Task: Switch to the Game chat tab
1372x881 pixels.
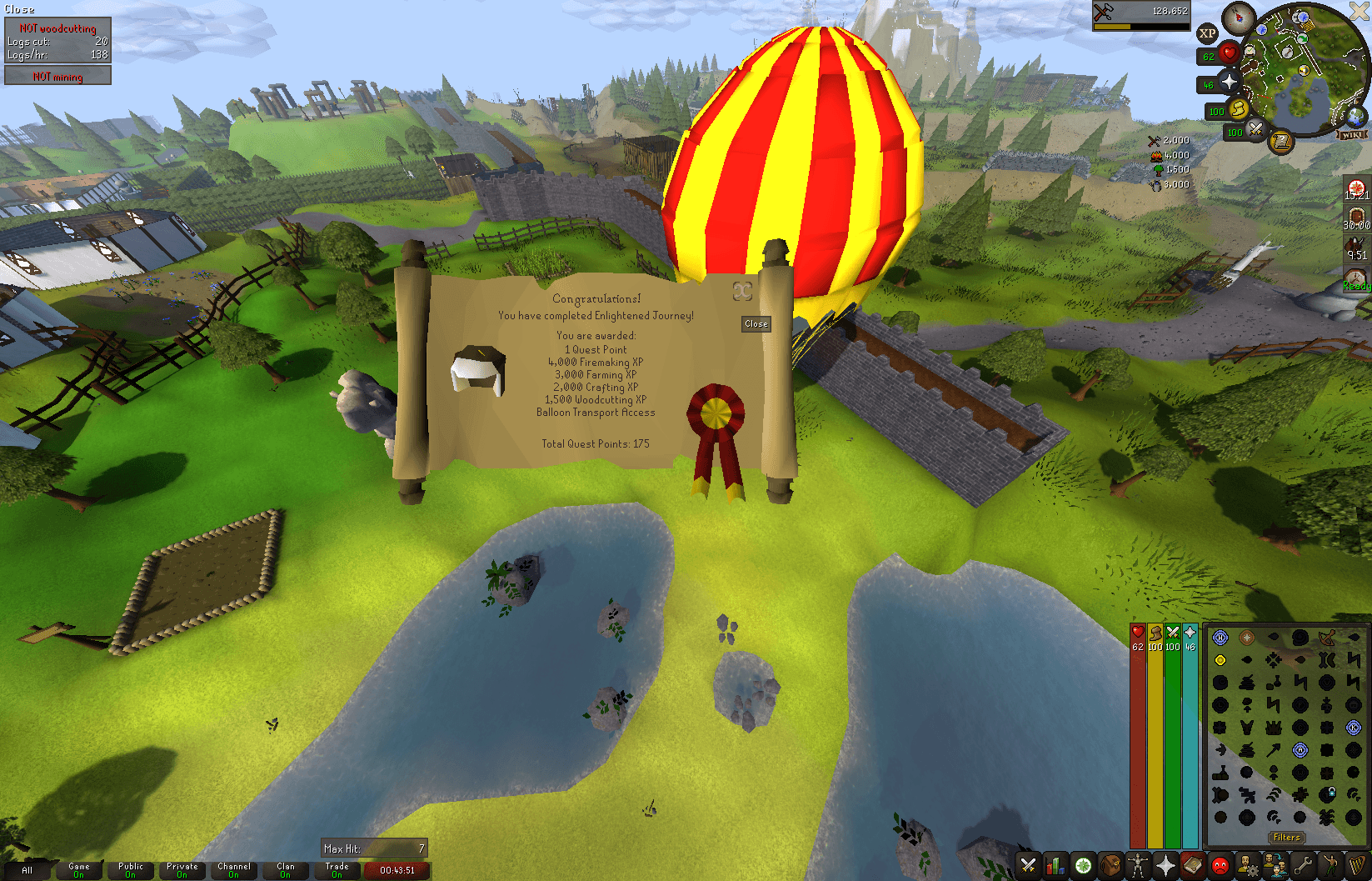Action: (x=78, y=869)
